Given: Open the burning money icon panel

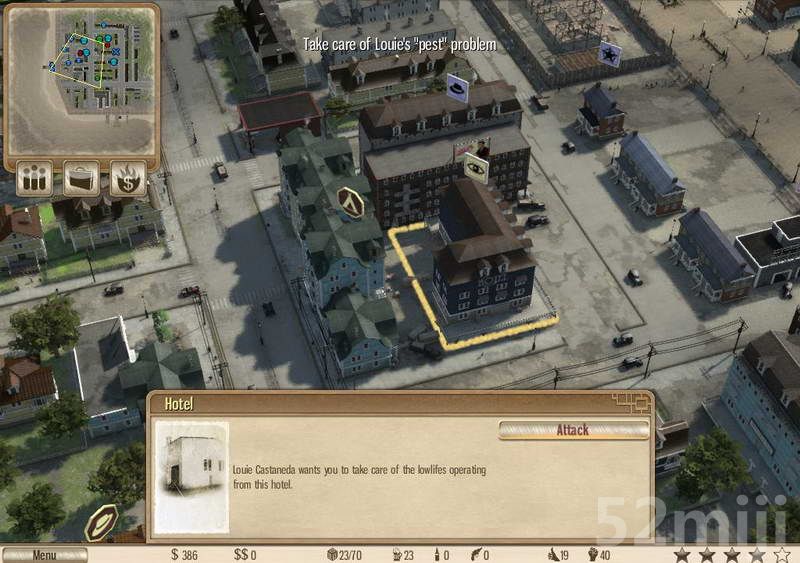Looking at the screenshot, I should [x=128, y=179].
